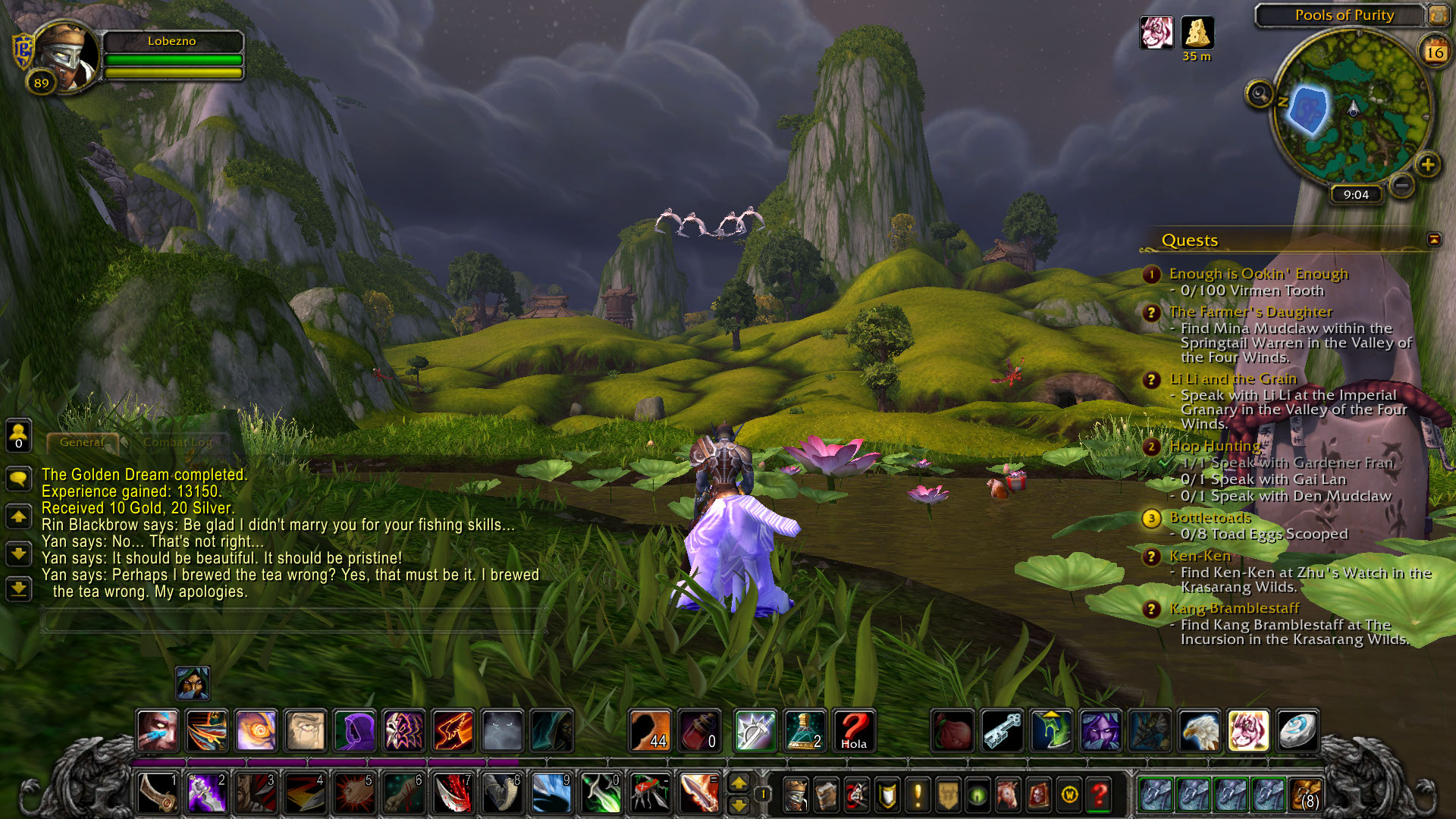Select the Bottletoads quest in tracker
1456x819 pixels.
click(x=1210, y=518)
